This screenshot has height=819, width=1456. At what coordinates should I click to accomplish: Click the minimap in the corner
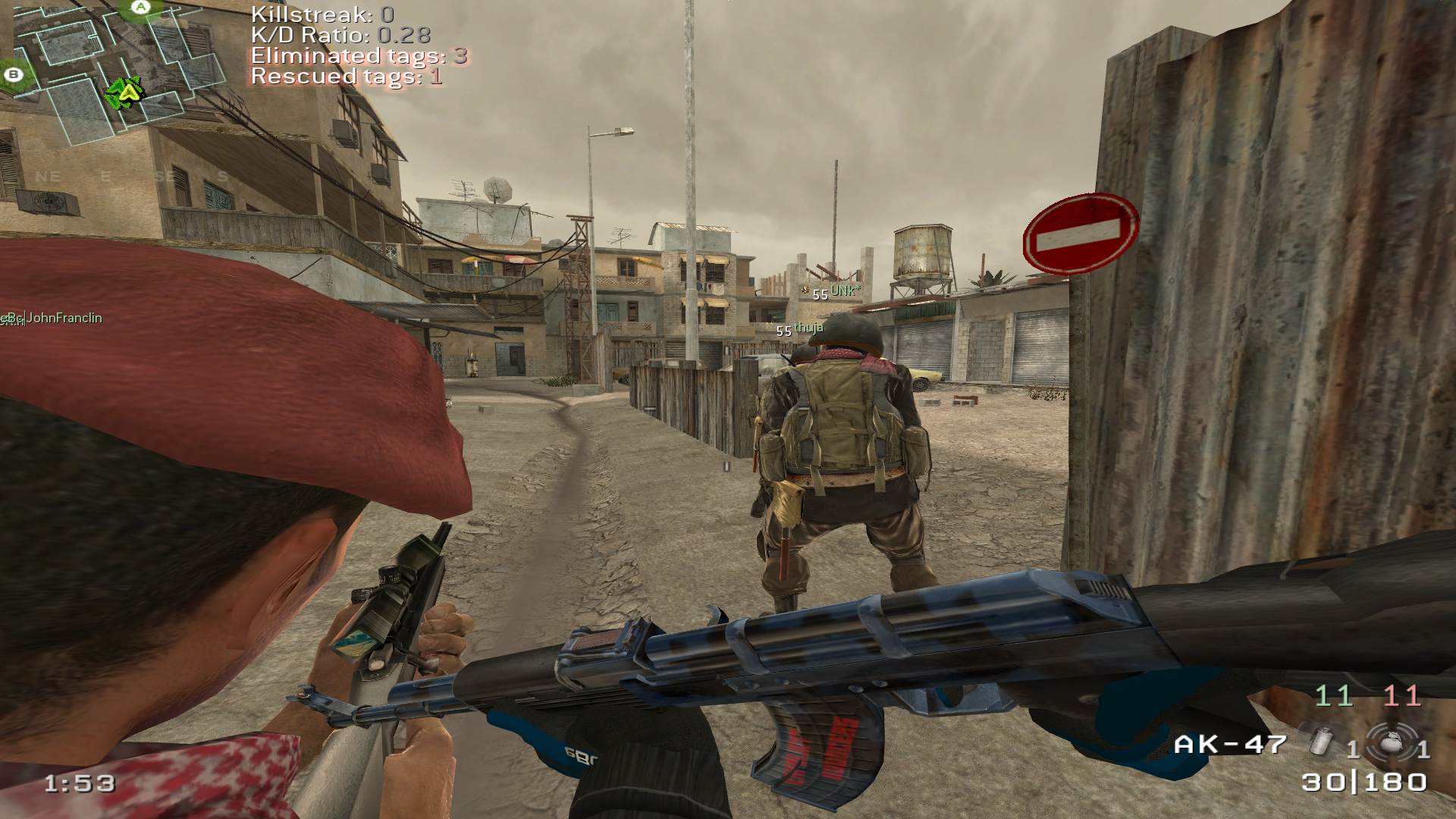(x=121, y=72)
